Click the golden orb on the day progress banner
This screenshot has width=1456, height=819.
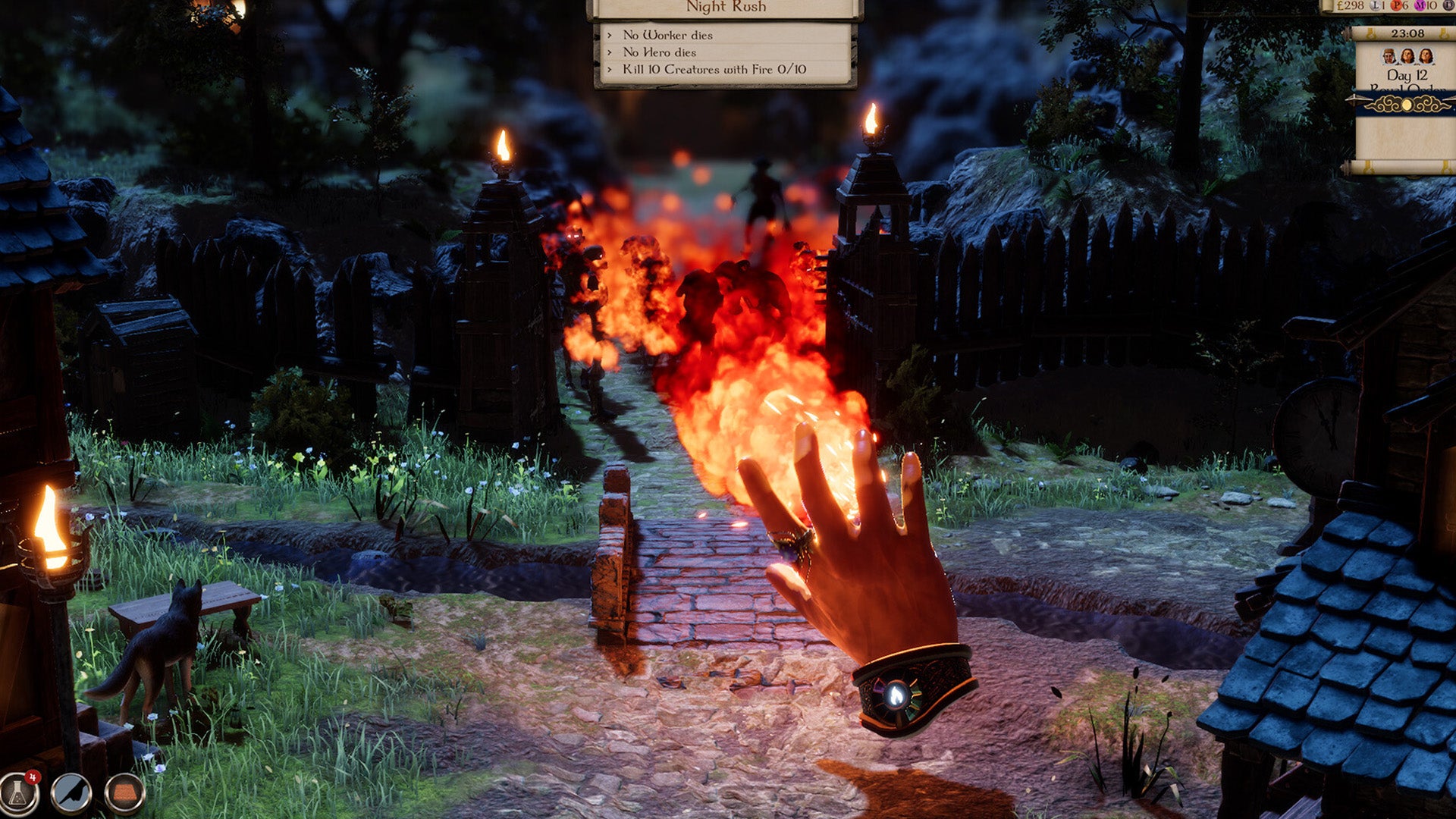point(1407,105)
